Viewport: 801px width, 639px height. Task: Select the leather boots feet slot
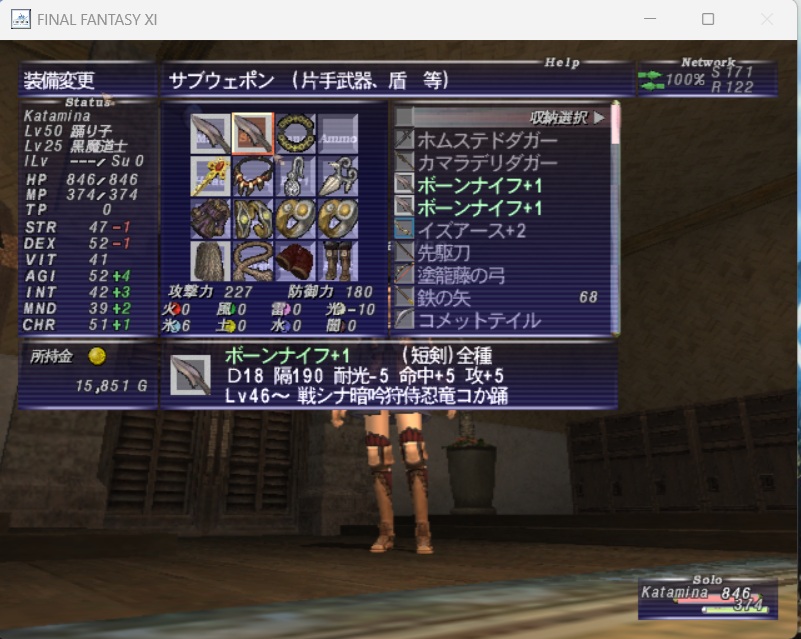point(339,260)
